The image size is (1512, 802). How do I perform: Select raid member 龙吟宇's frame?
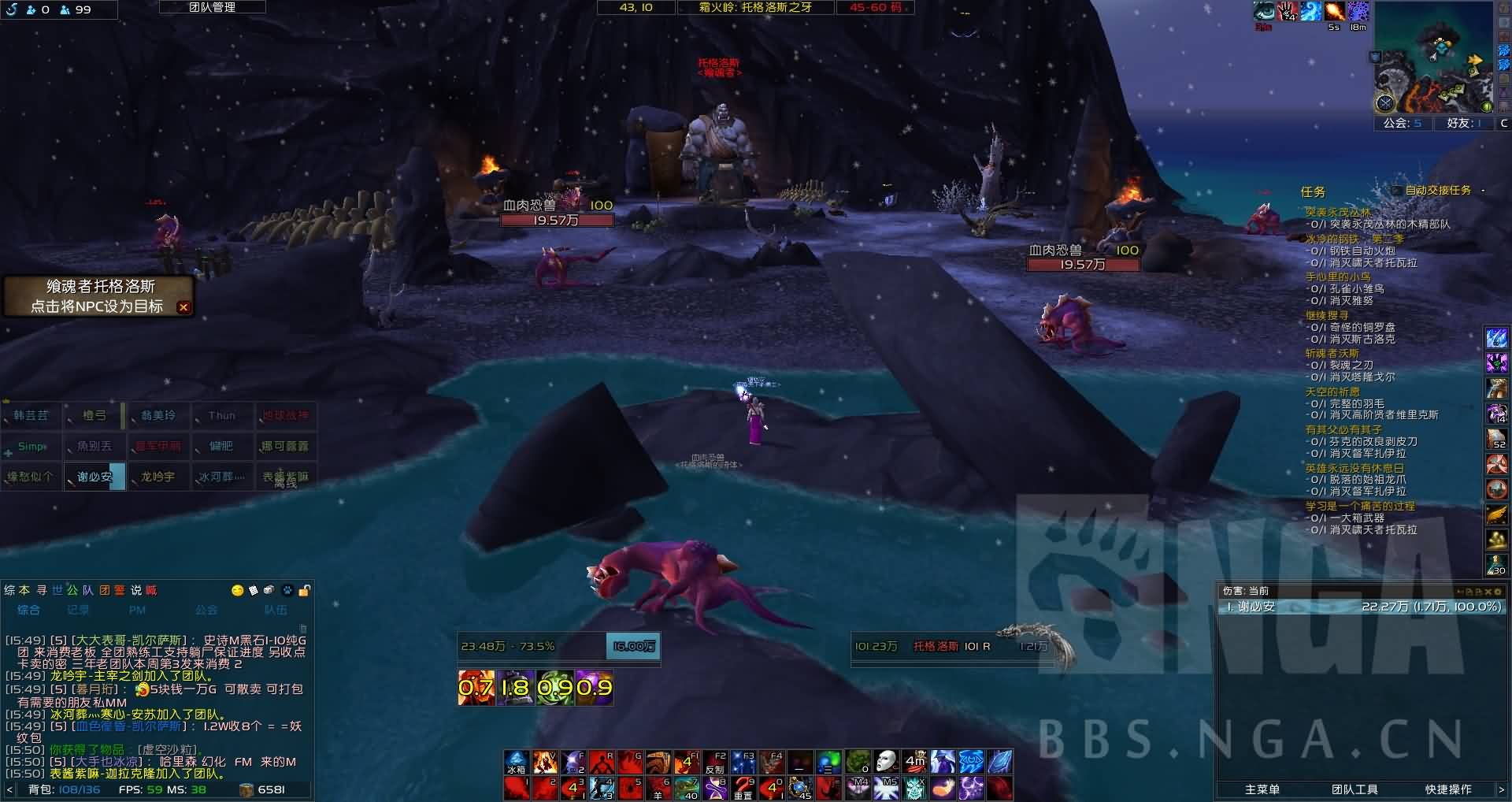pos(157,477)
